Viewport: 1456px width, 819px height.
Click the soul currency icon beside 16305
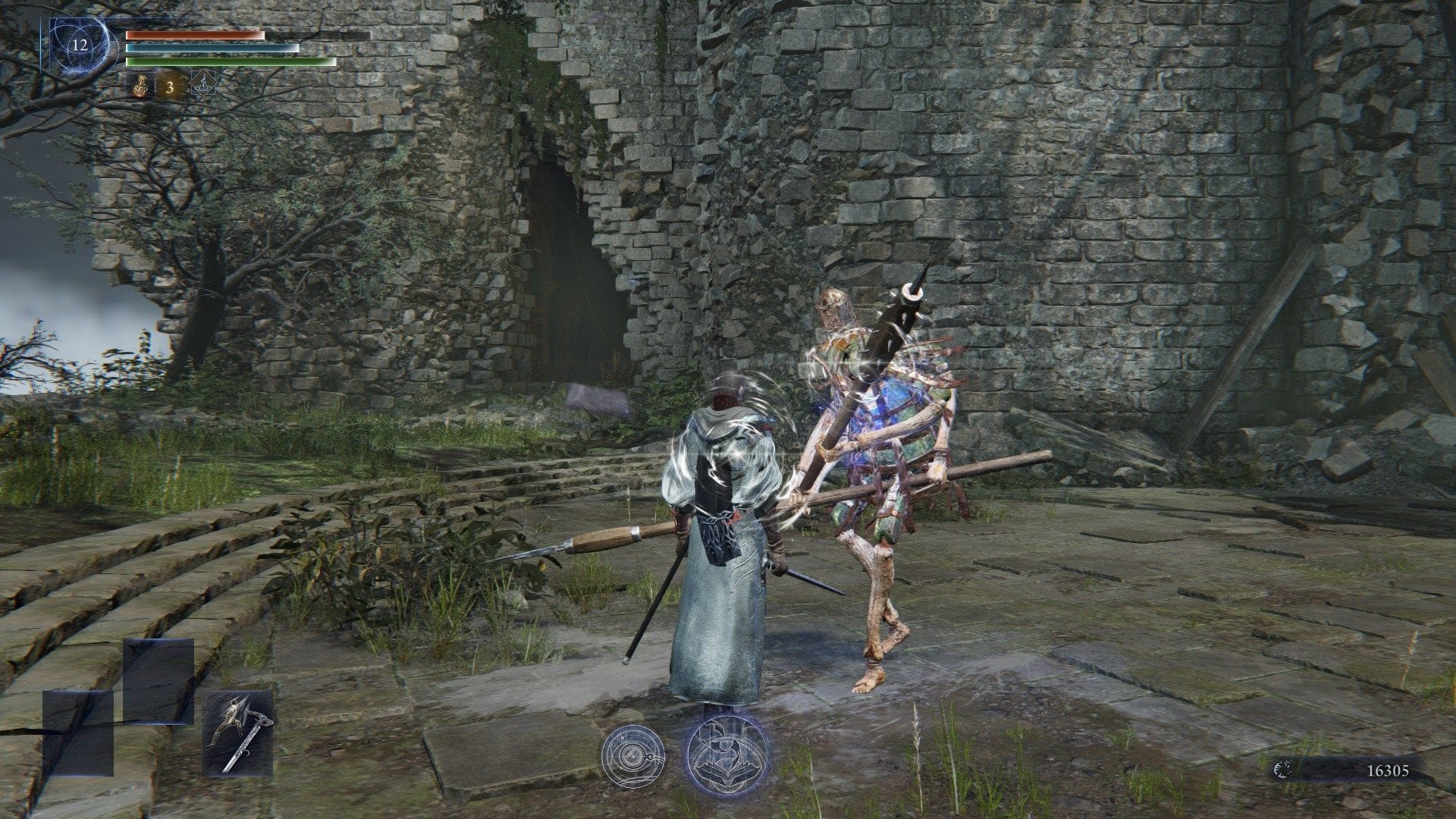[1282, 767]
